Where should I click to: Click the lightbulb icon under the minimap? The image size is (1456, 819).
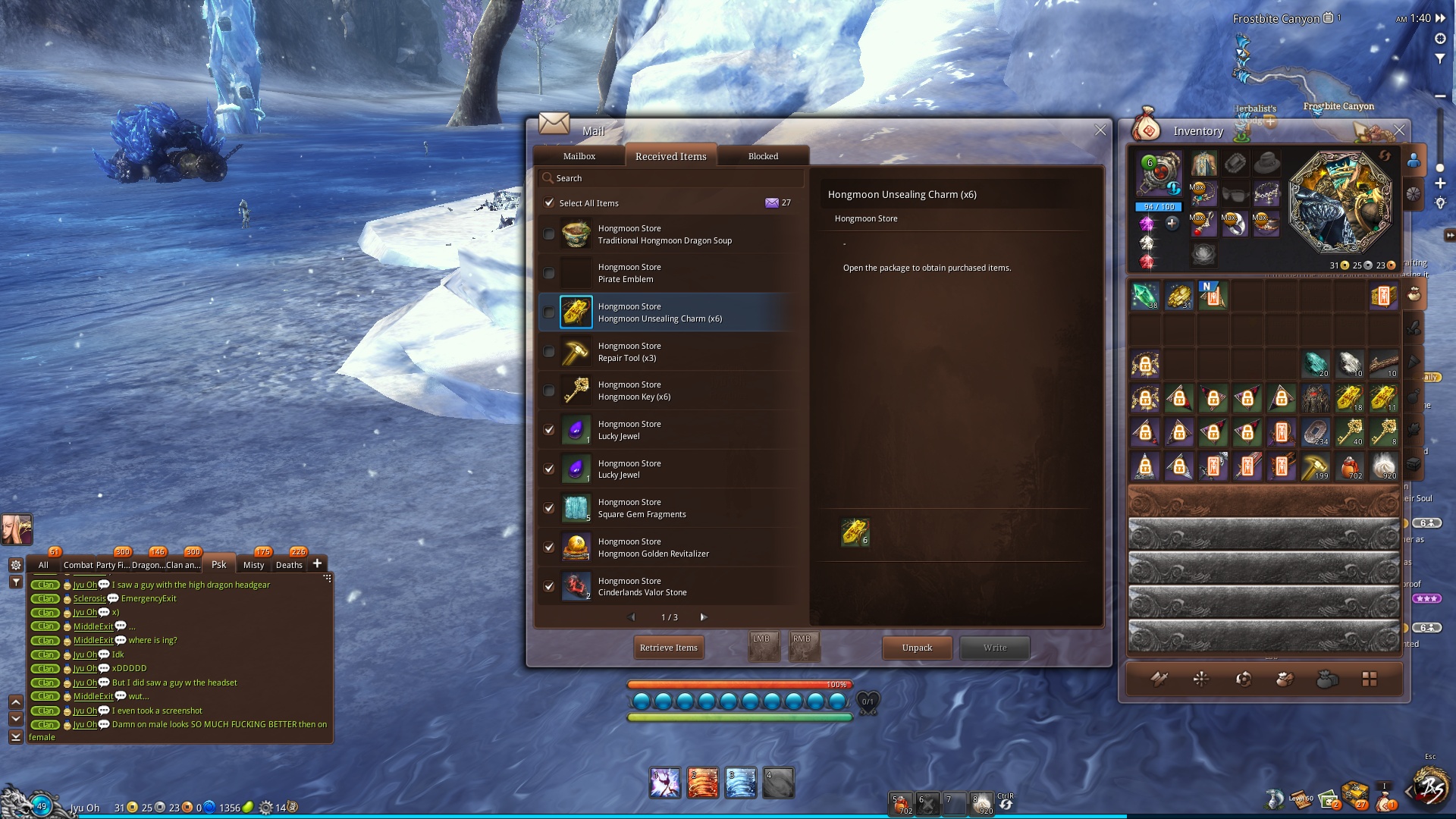[1441, 202]
